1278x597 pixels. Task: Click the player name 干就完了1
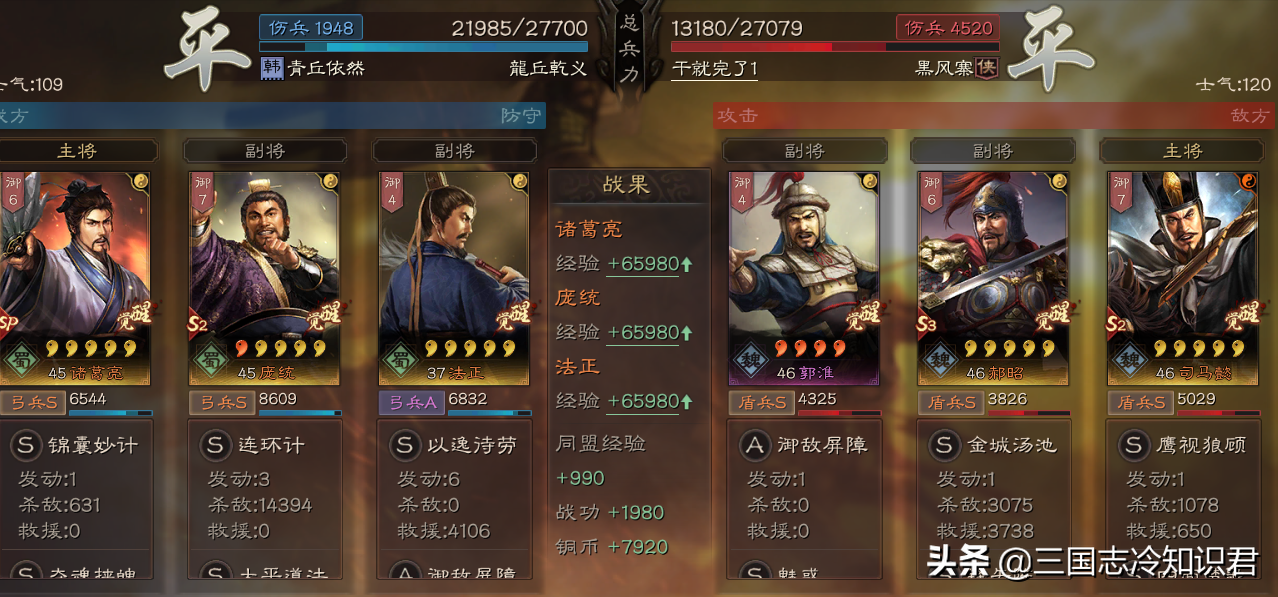715,68
